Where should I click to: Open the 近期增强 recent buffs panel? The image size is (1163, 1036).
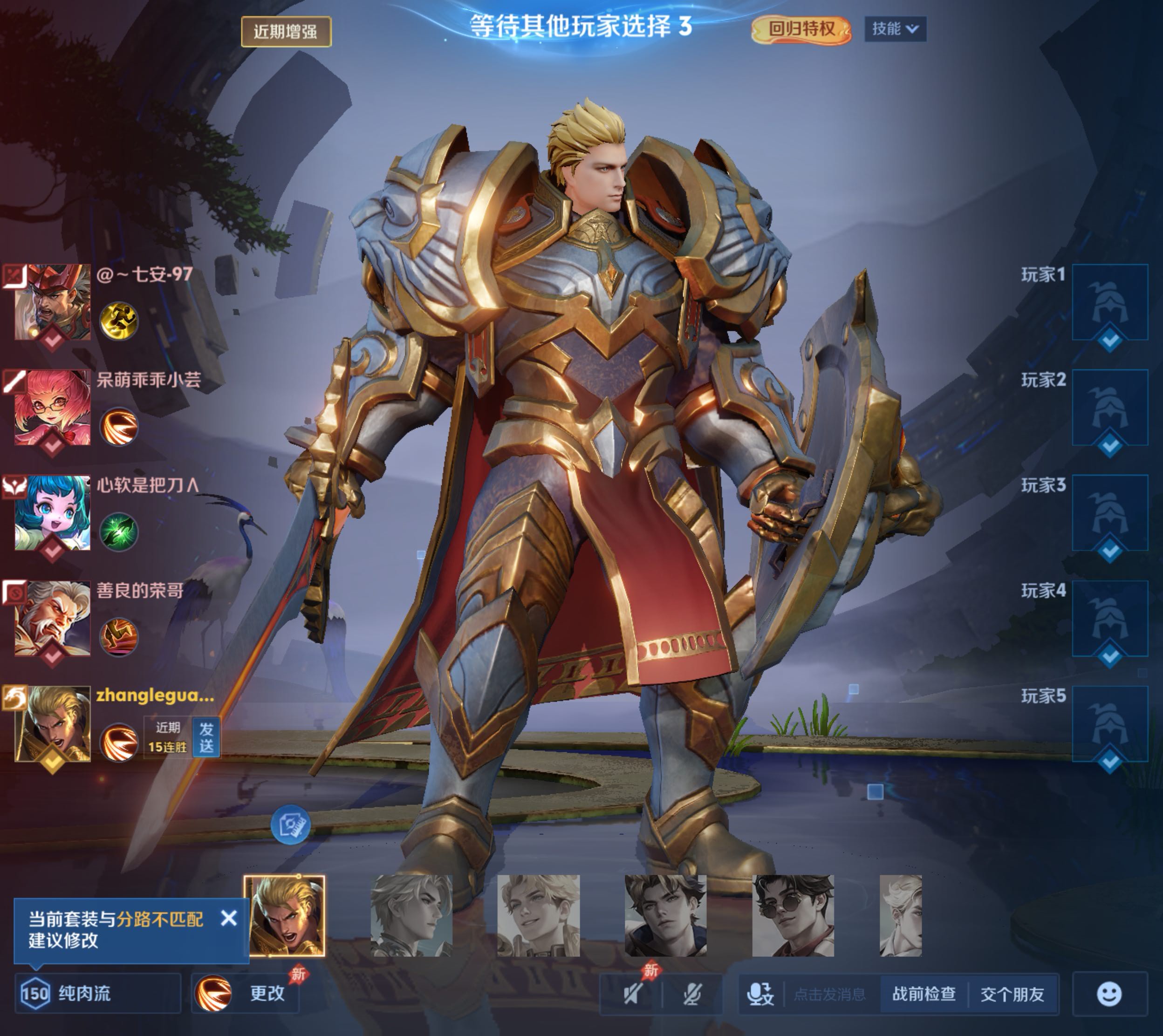point(286,31)
